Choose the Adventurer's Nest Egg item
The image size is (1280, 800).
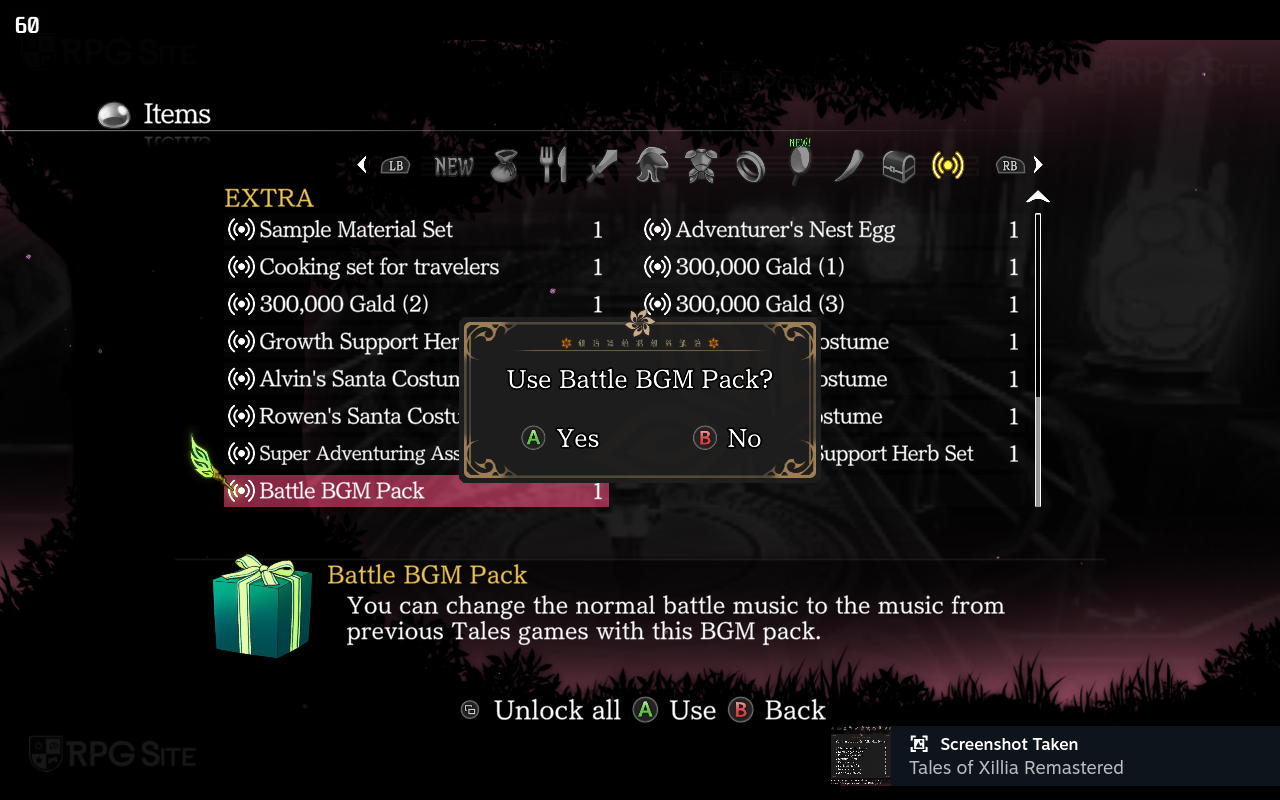point(784,230)
